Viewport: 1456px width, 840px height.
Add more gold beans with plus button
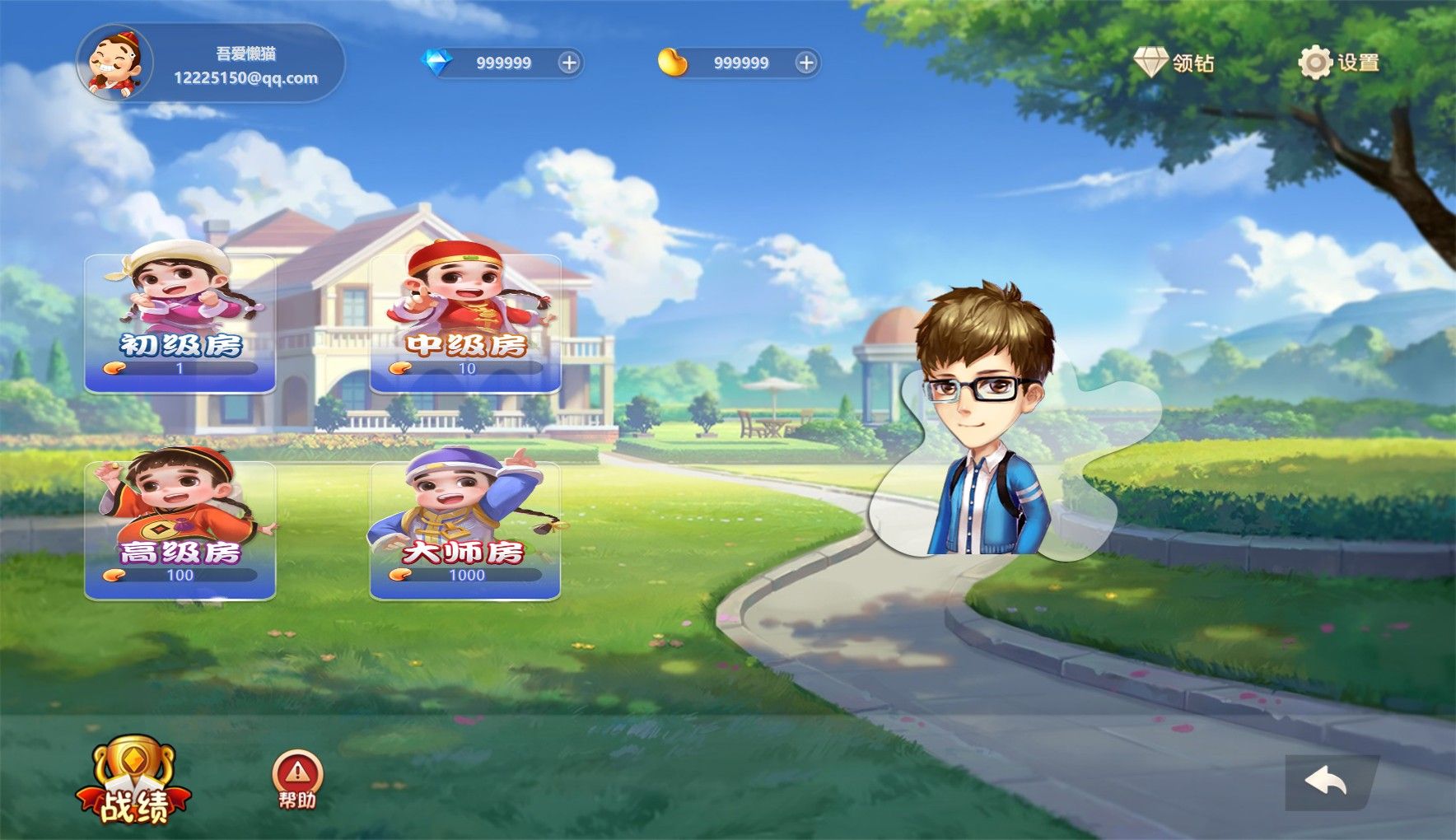tap(806, 63)
